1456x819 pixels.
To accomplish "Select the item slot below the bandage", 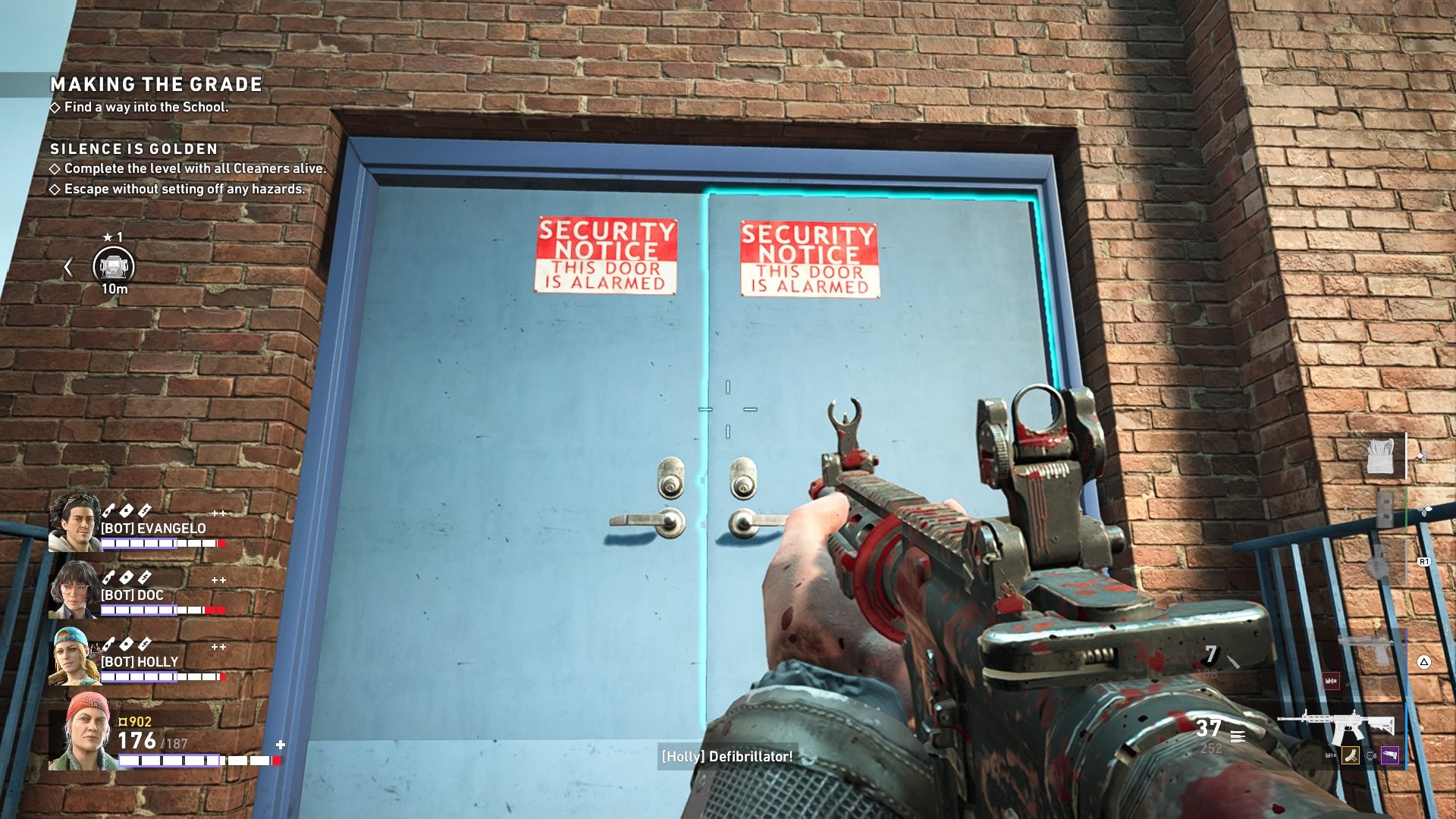I will pos(1385,507).
